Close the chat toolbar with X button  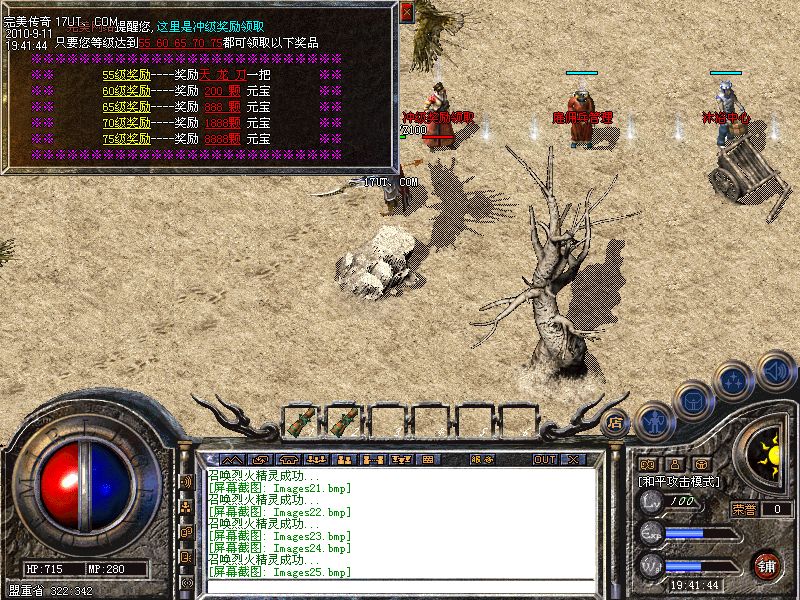tap(573, 460)
